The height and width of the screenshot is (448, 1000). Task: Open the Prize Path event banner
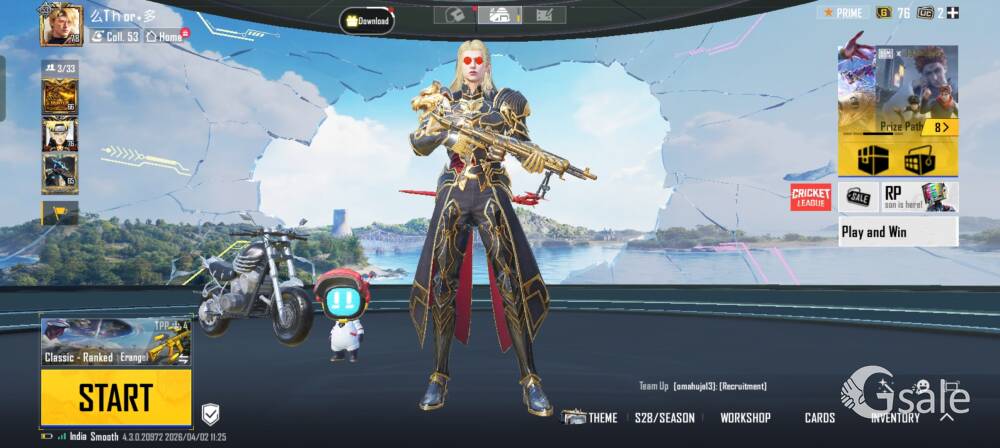[897, 90]
